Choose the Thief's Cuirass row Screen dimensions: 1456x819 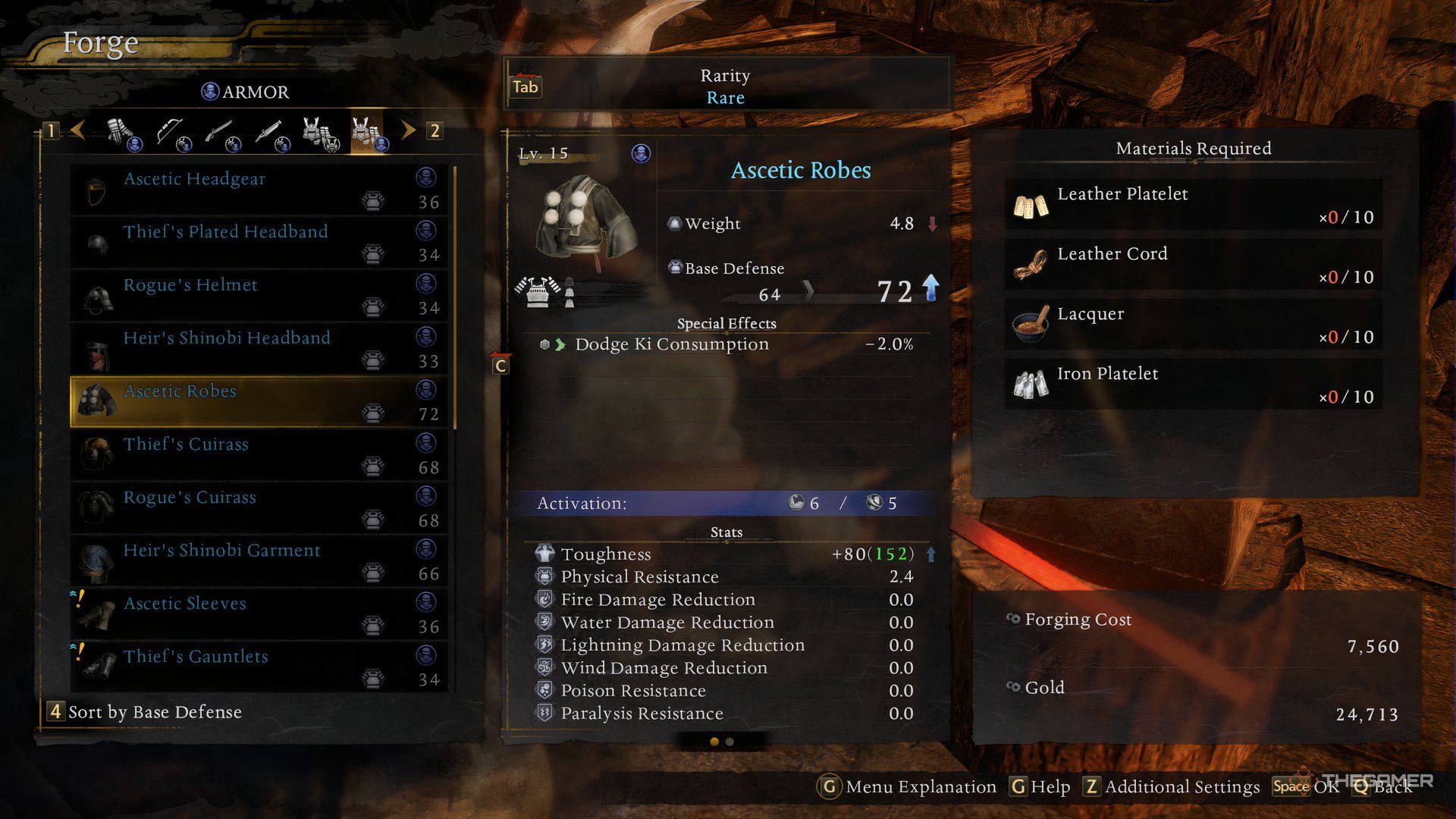point(258,454)
